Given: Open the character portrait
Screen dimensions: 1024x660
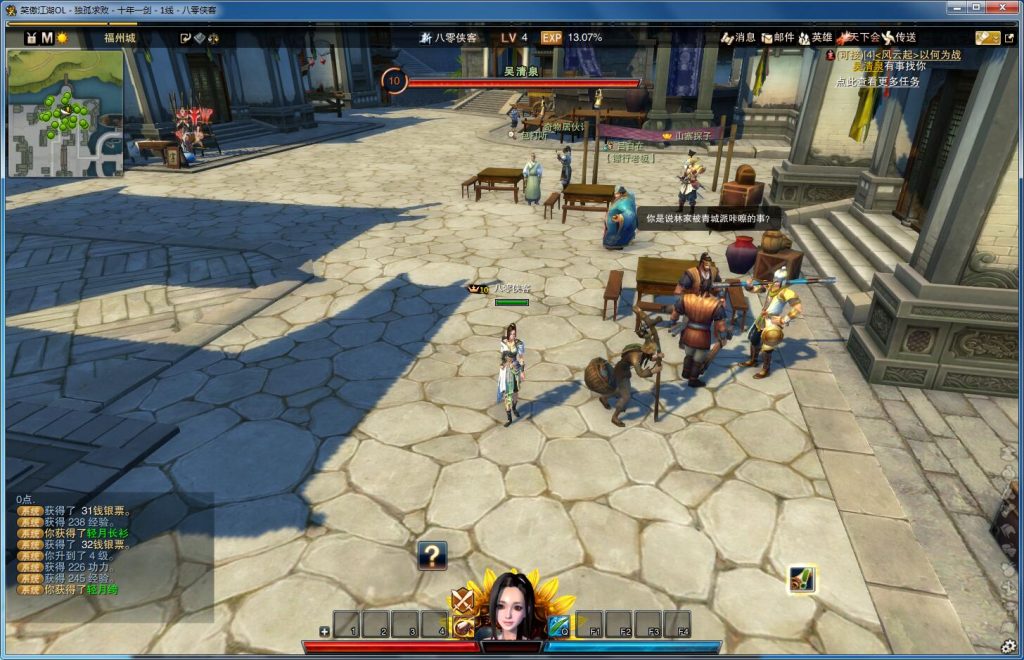Looking at the screenshot, I should (512, 606).
